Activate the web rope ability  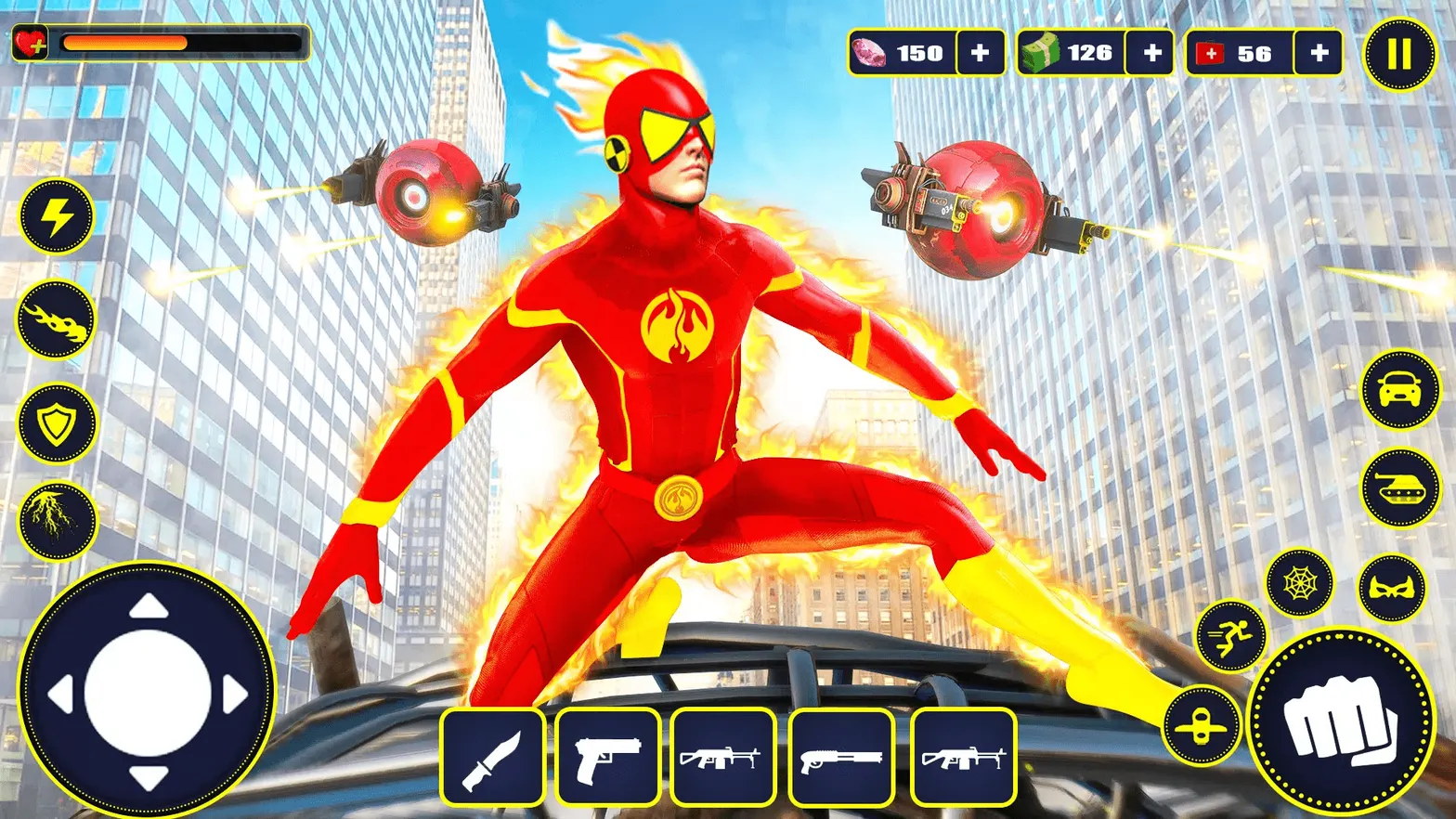click(1300, 582)
